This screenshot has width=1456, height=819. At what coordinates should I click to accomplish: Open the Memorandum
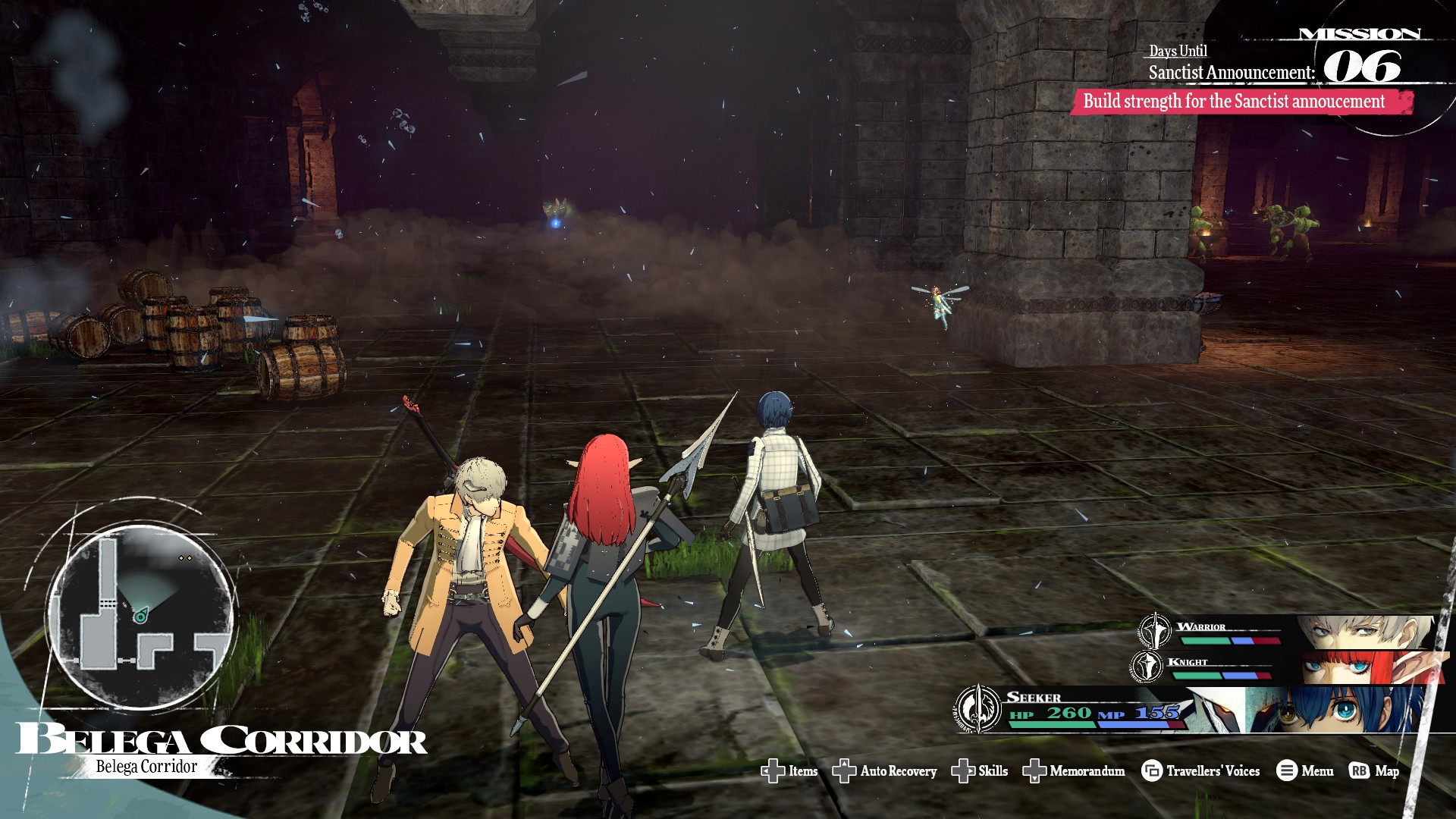pos(1074,771)
